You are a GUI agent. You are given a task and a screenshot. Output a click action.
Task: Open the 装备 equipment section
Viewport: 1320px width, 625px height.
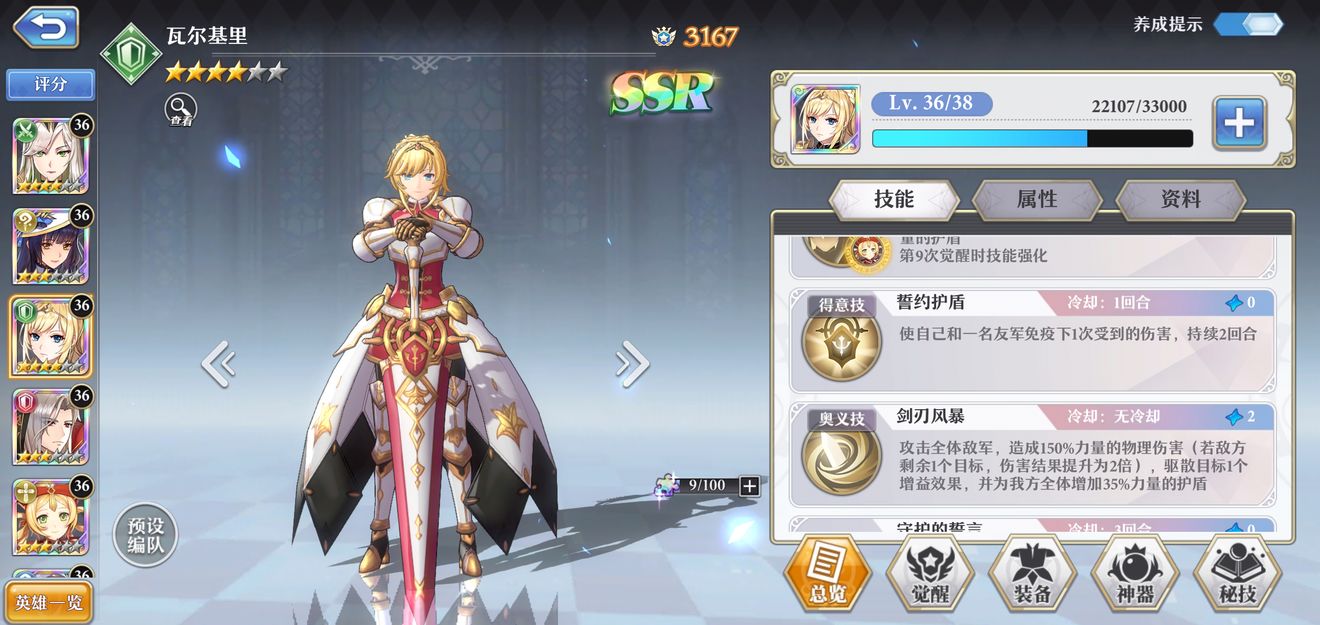click(1032, 575)
